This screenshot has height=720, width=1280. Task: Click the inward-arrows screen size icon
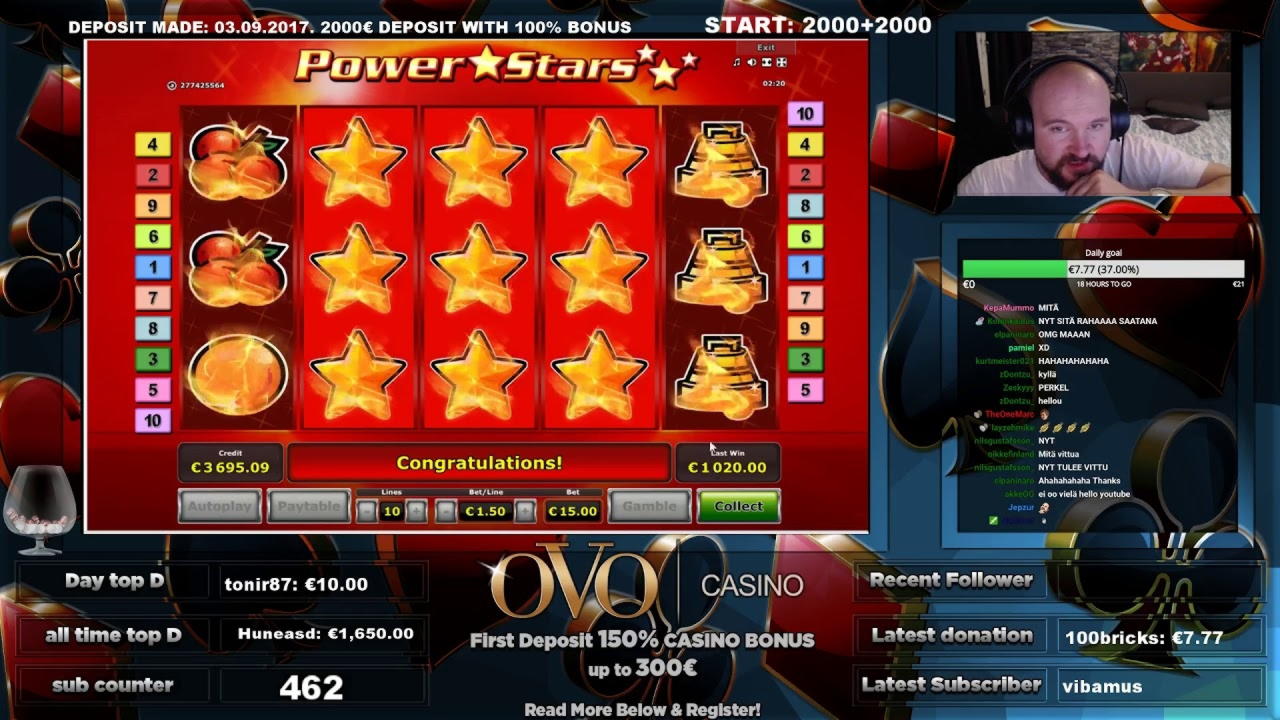(x=766, y=62)
